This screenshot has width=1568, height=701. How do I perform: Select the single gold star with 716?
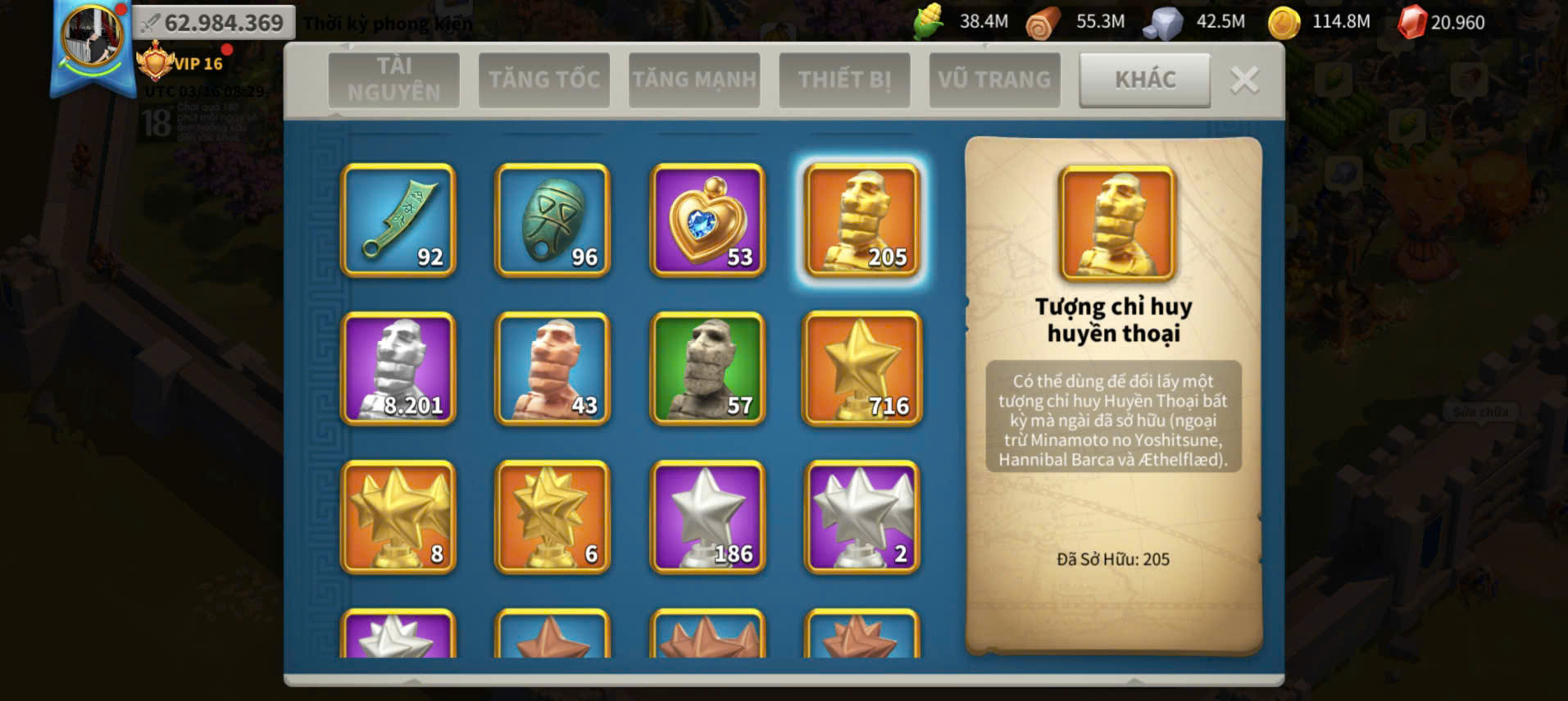pyautogui.click(x=862, y=369)
